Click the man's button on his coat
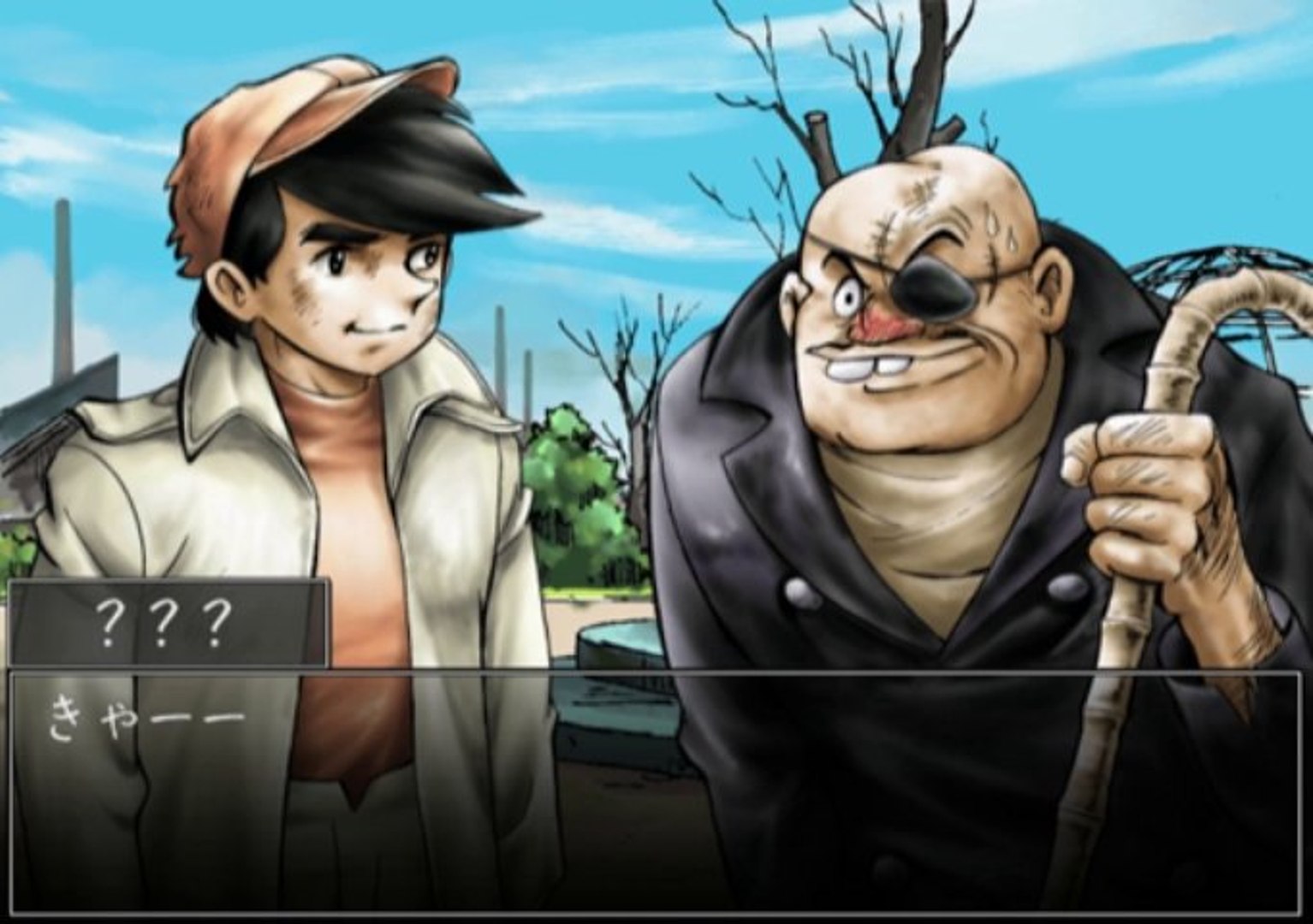 (x=799, y=593)
